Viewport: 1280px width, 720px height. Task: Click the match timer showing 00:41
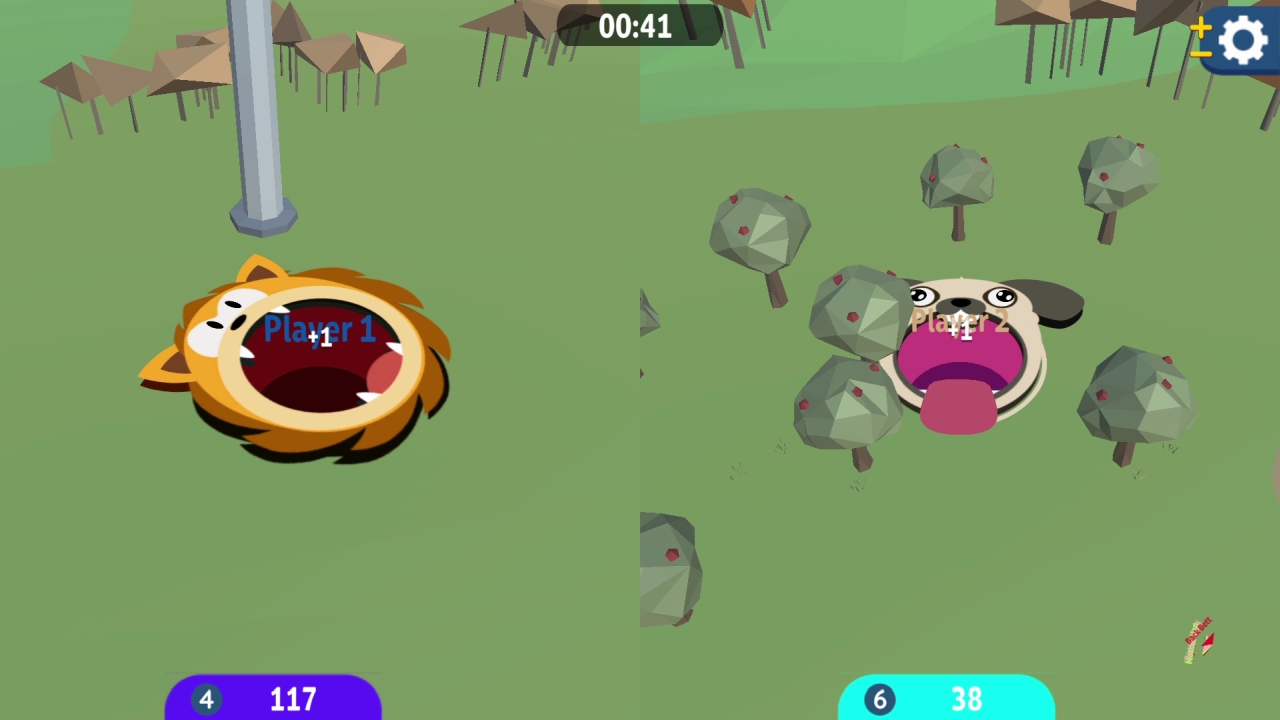point(637,27)
